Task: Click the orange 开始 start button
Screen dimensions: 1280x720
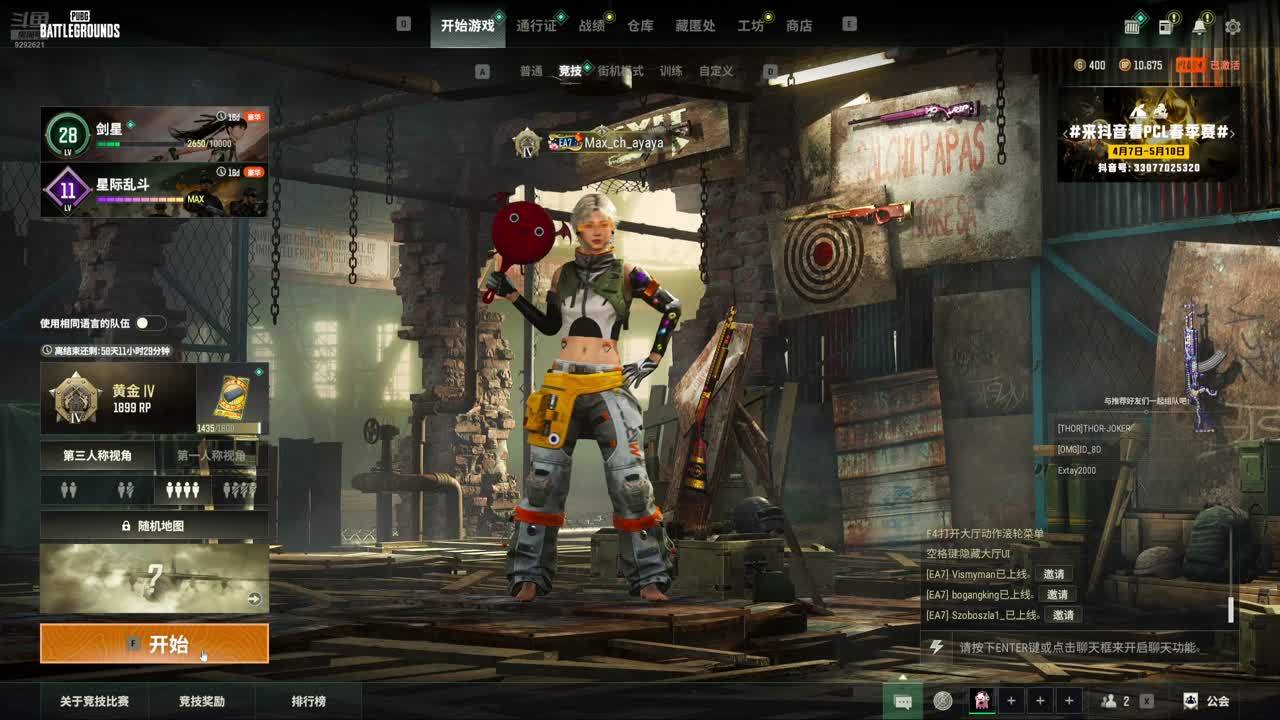Action: (154, 644)
